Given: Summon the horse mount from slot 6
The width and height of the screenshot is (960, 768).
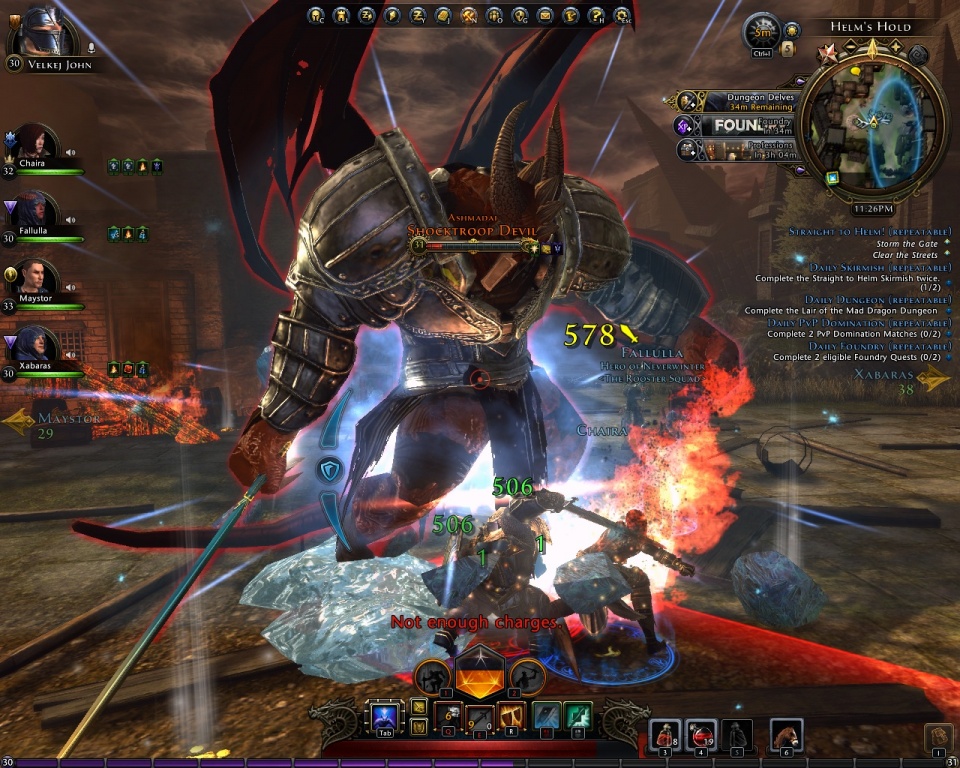Looking at the screenshot, I should pyautogui.click(x=786, y=733).
